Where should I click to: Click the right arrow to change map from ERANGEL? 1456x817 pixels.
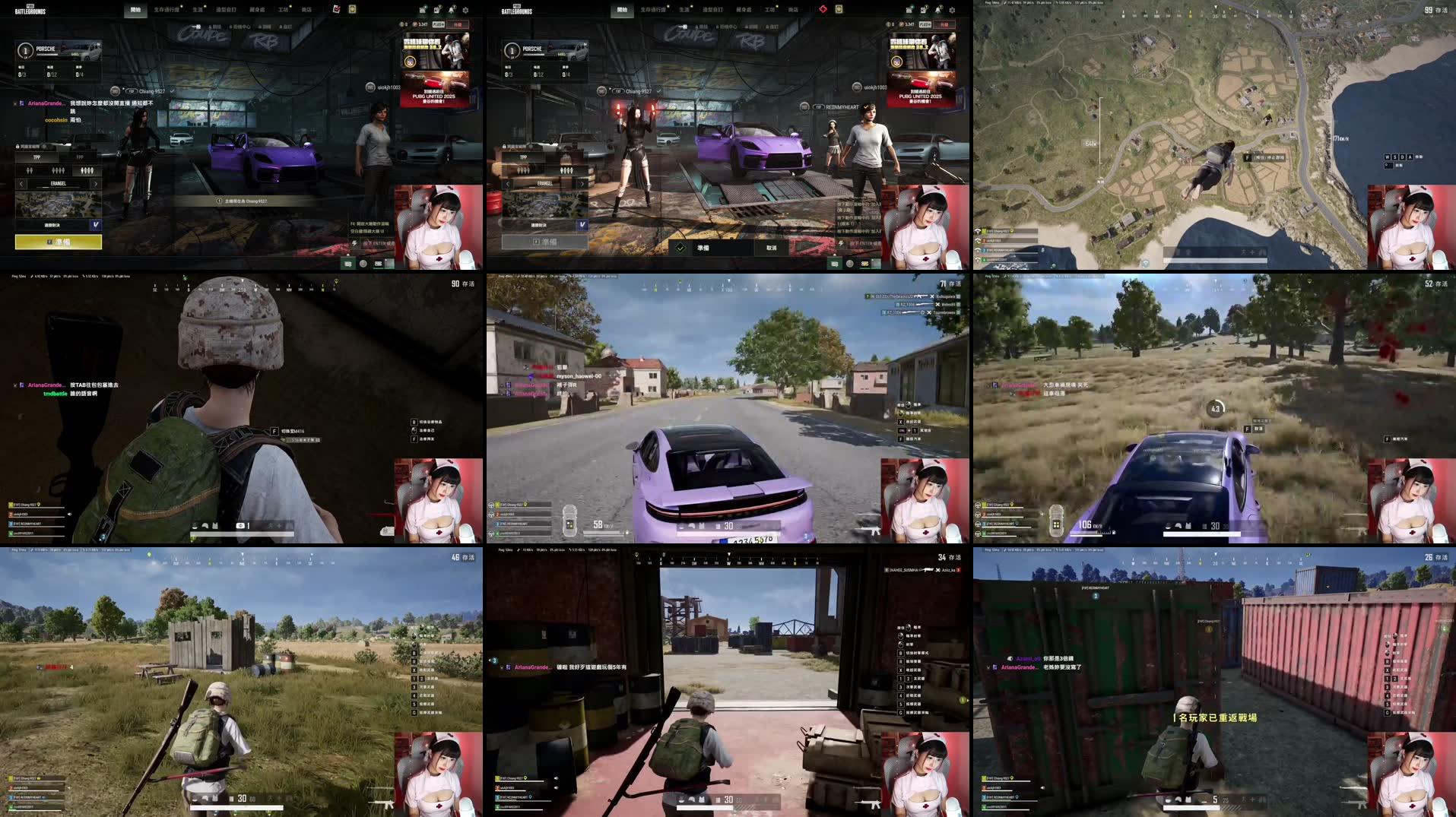pyautogui.click(x=96, y=184)
